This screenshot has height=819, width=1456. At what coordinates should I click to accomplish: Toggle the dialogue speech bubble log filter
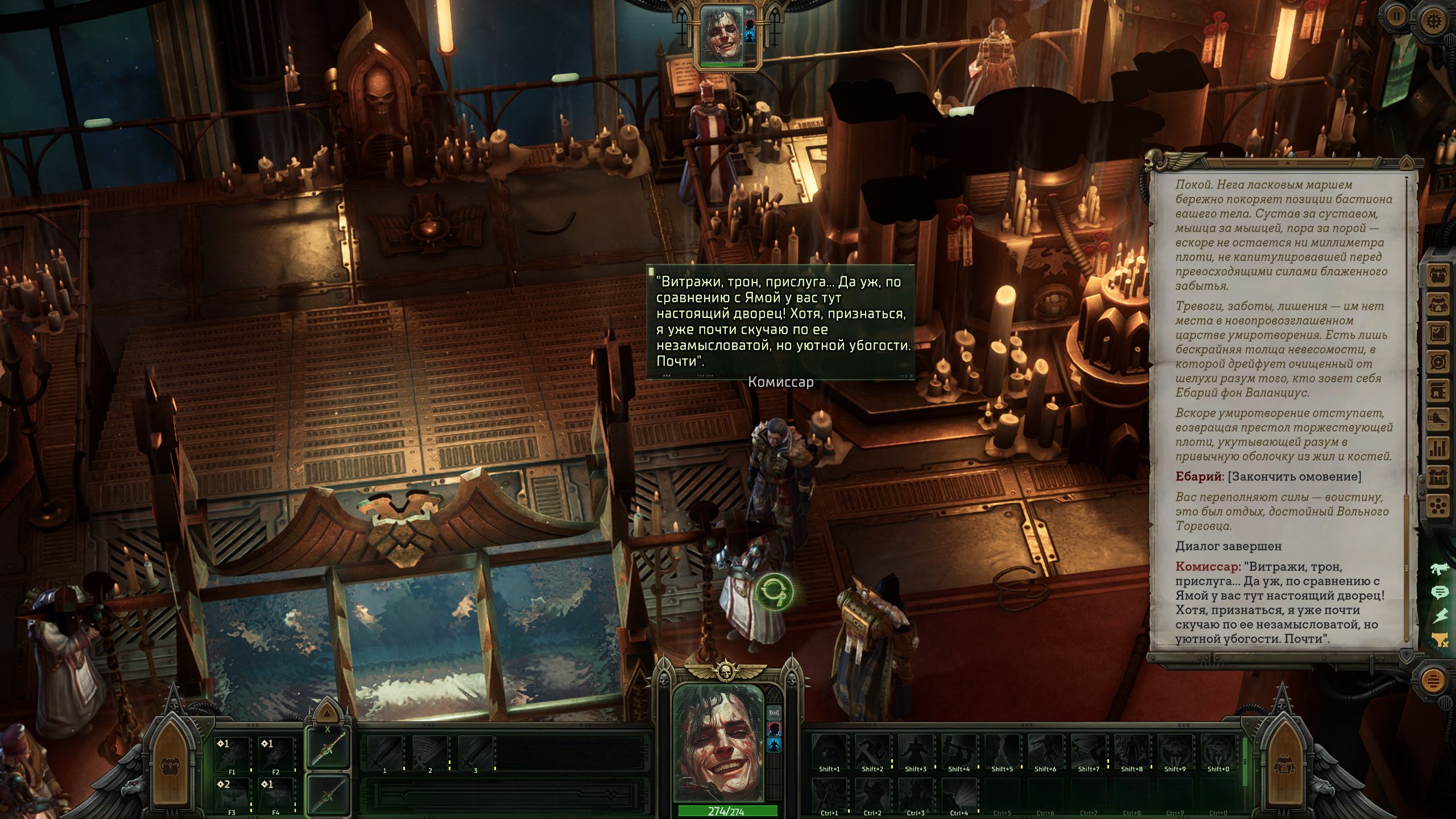coord(1440,592)
